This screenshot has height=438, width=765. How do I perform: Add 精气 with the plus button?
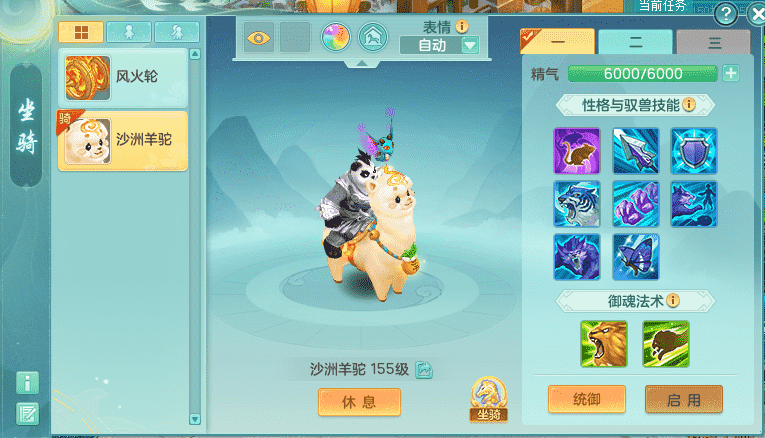click(731, 73)
